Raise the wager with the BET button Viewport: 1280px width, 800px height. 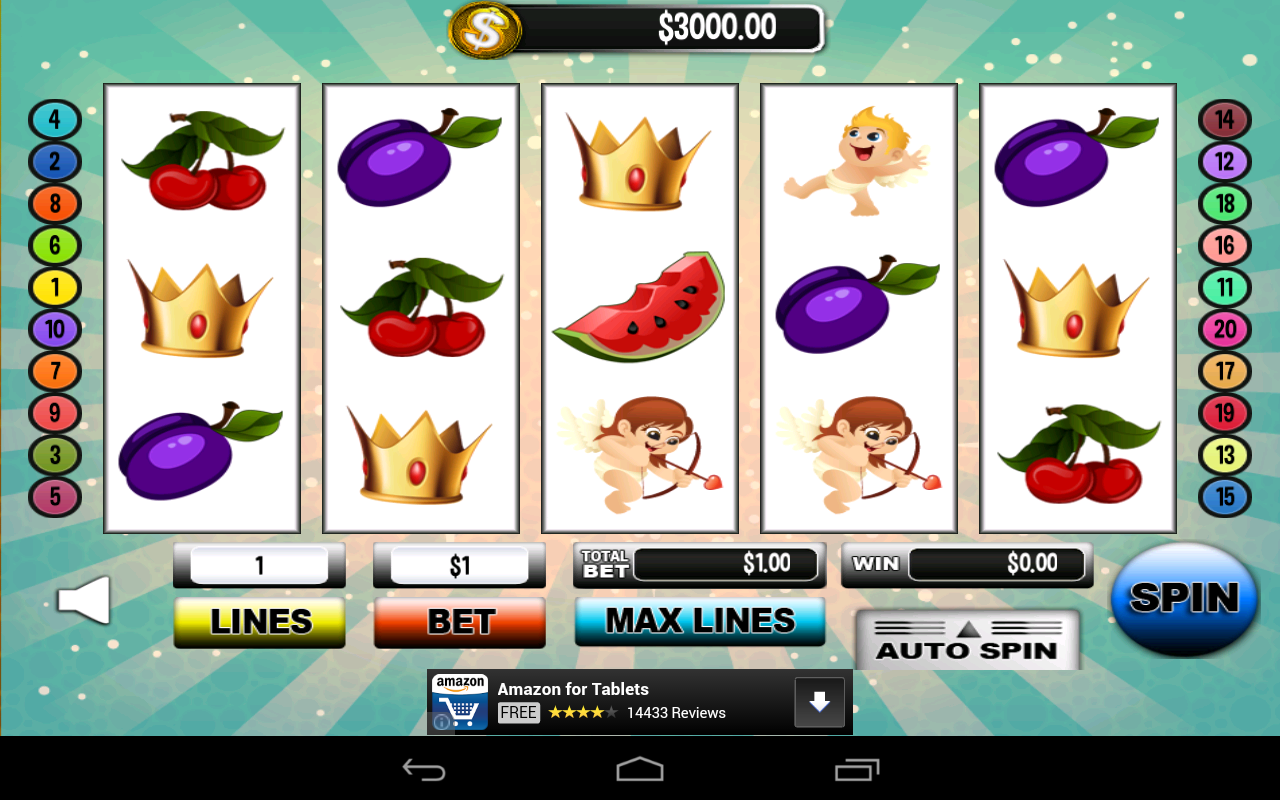coord(460,622)
